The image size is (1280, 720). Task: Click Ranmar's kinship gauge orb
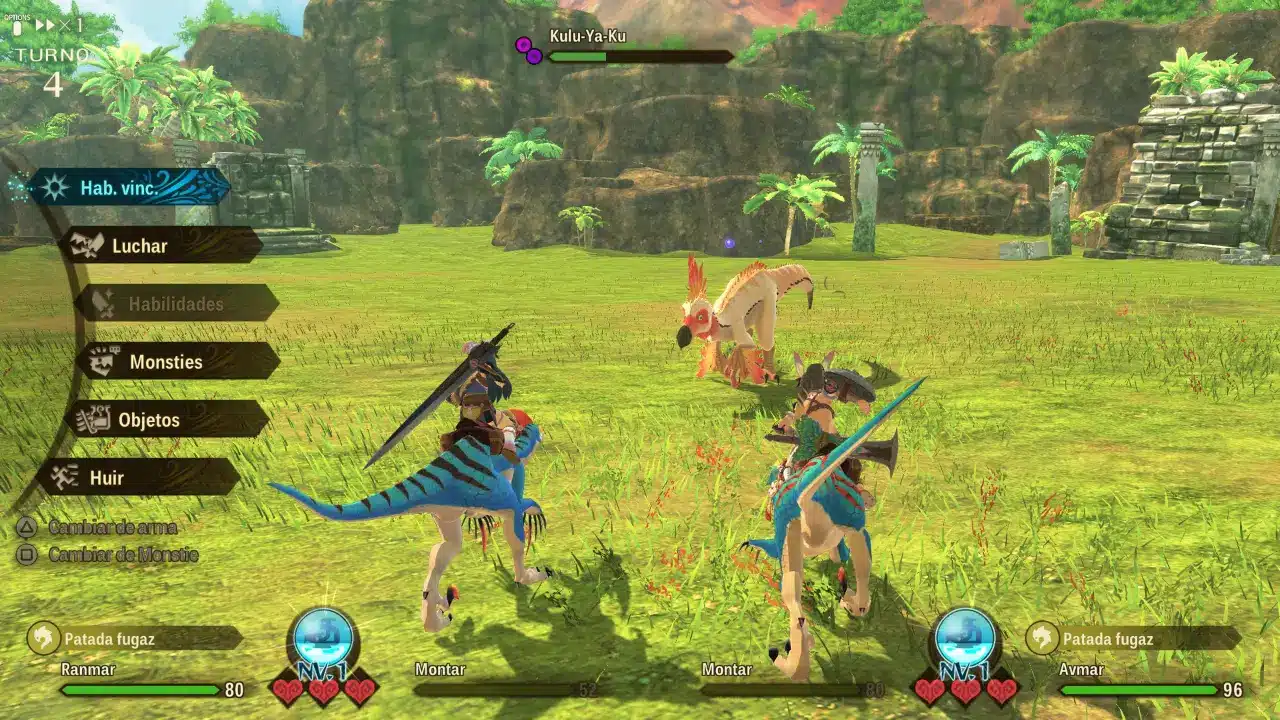click(323, 636)
